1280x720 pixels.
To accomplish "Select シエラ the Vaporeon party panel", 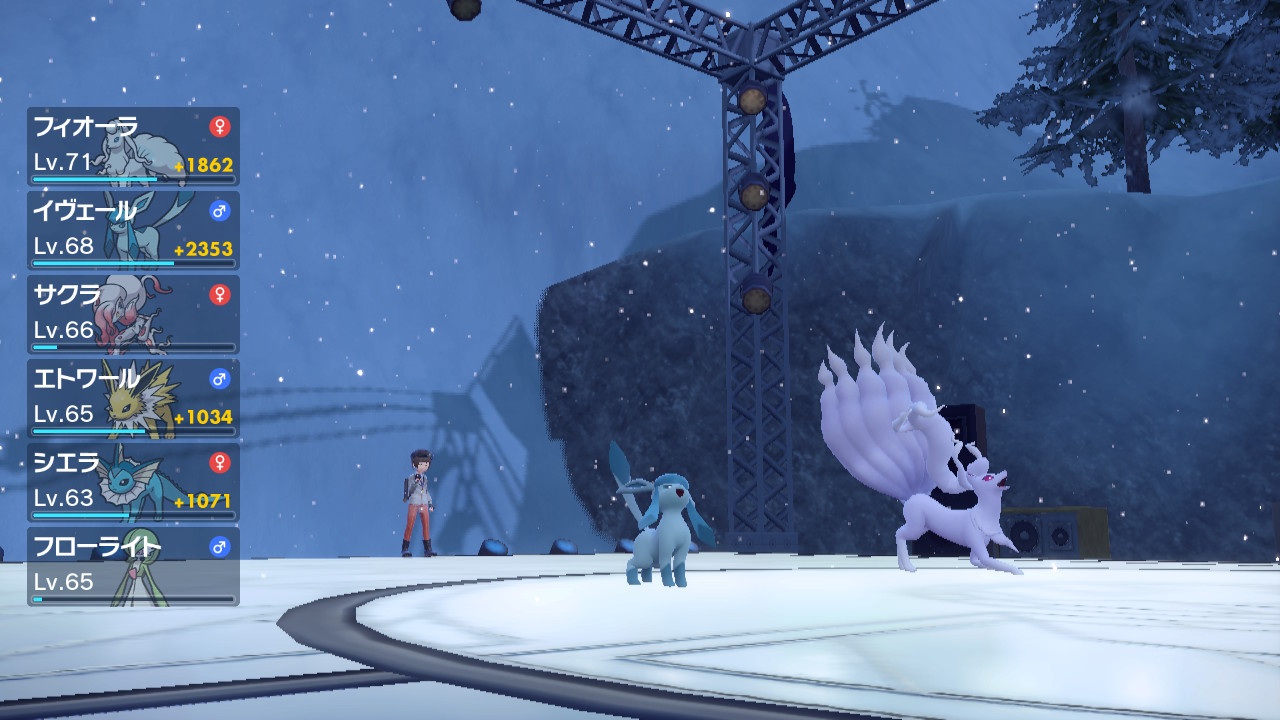I will pyautogui.click(x=133, y=482).
